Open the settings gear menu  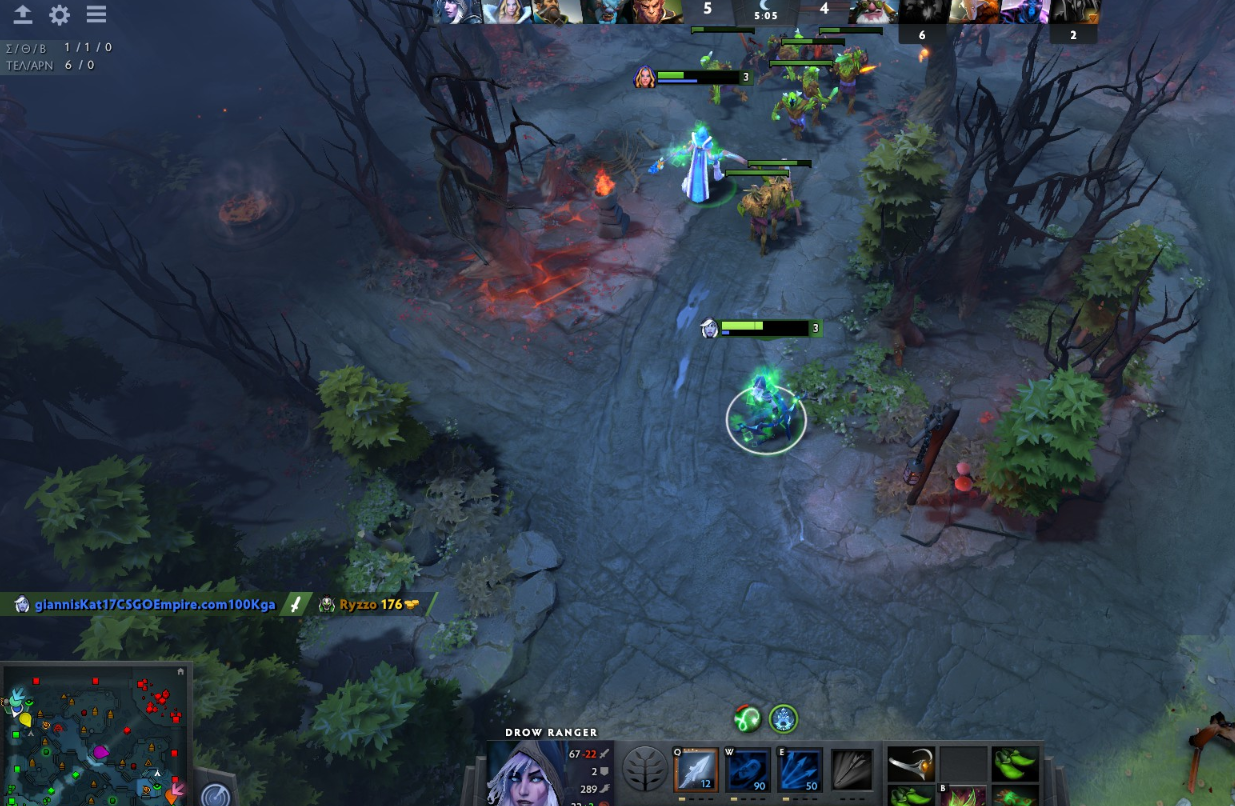[60, 15]
